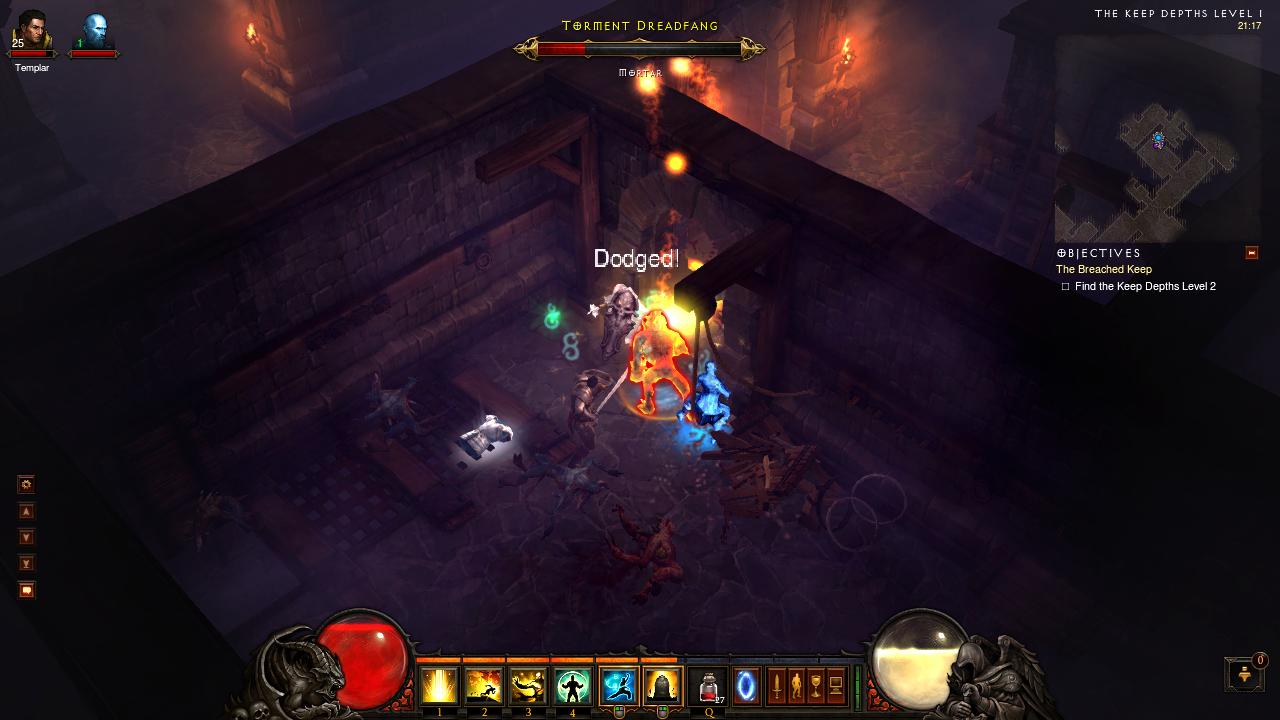Image resolution: width=1280 pixels, height=720 pixels.
Task: Select the Templar follower portrait
Action: click(x=32, y=34)
